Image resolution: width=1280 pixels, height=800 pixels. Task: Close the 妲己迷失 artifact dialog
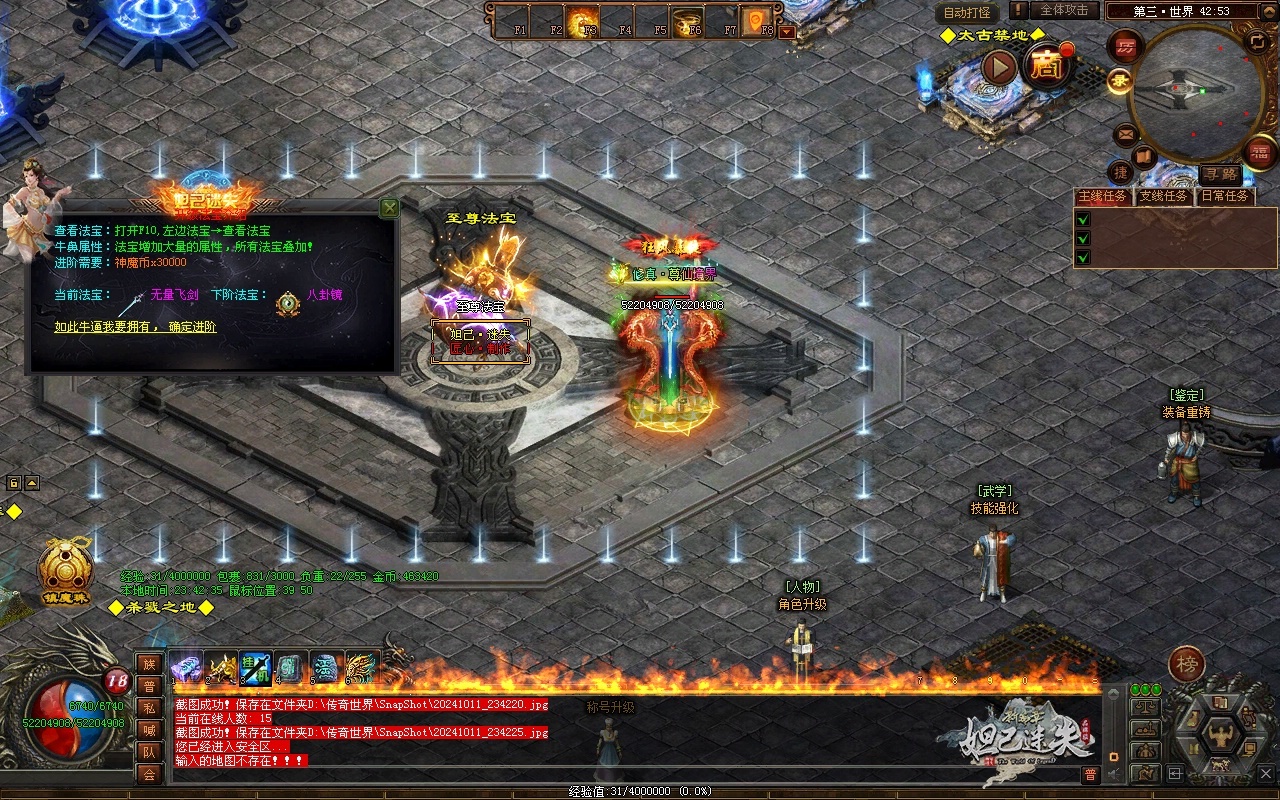[389, 208]
